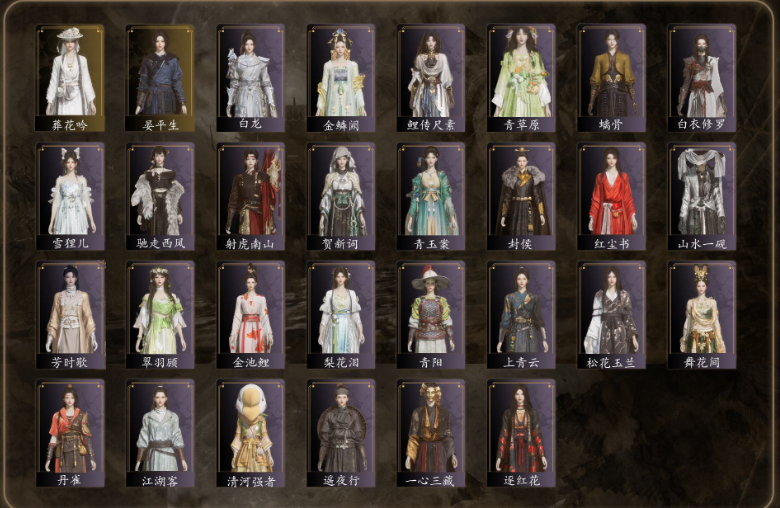Screen dimensions: 780x508
Task: Pick the 射虎南山 outfit card
Action: coord(251,196)
